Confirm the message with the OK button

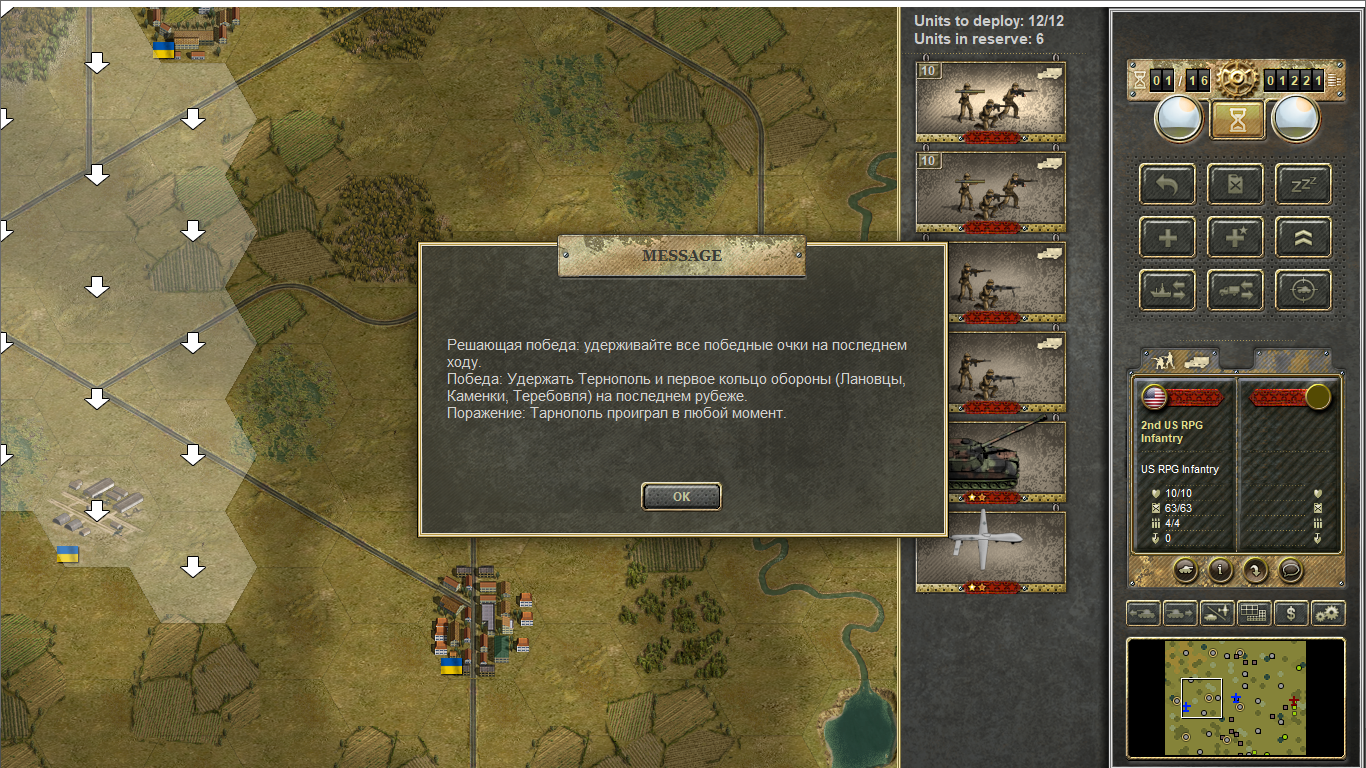(681, 496)
